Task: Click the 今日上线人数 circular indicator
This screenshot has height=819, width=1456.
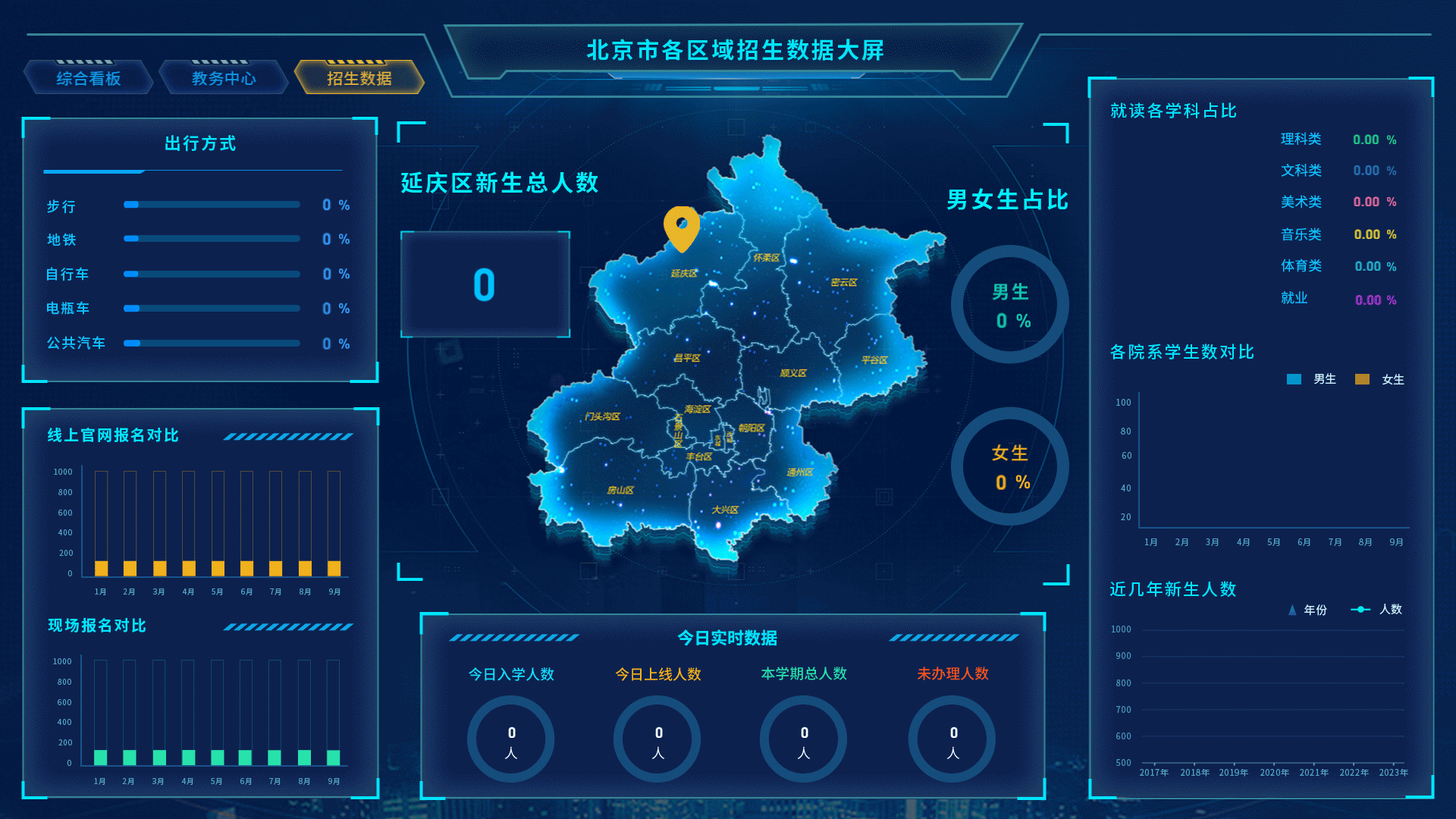Action: (x=657, y=739)
